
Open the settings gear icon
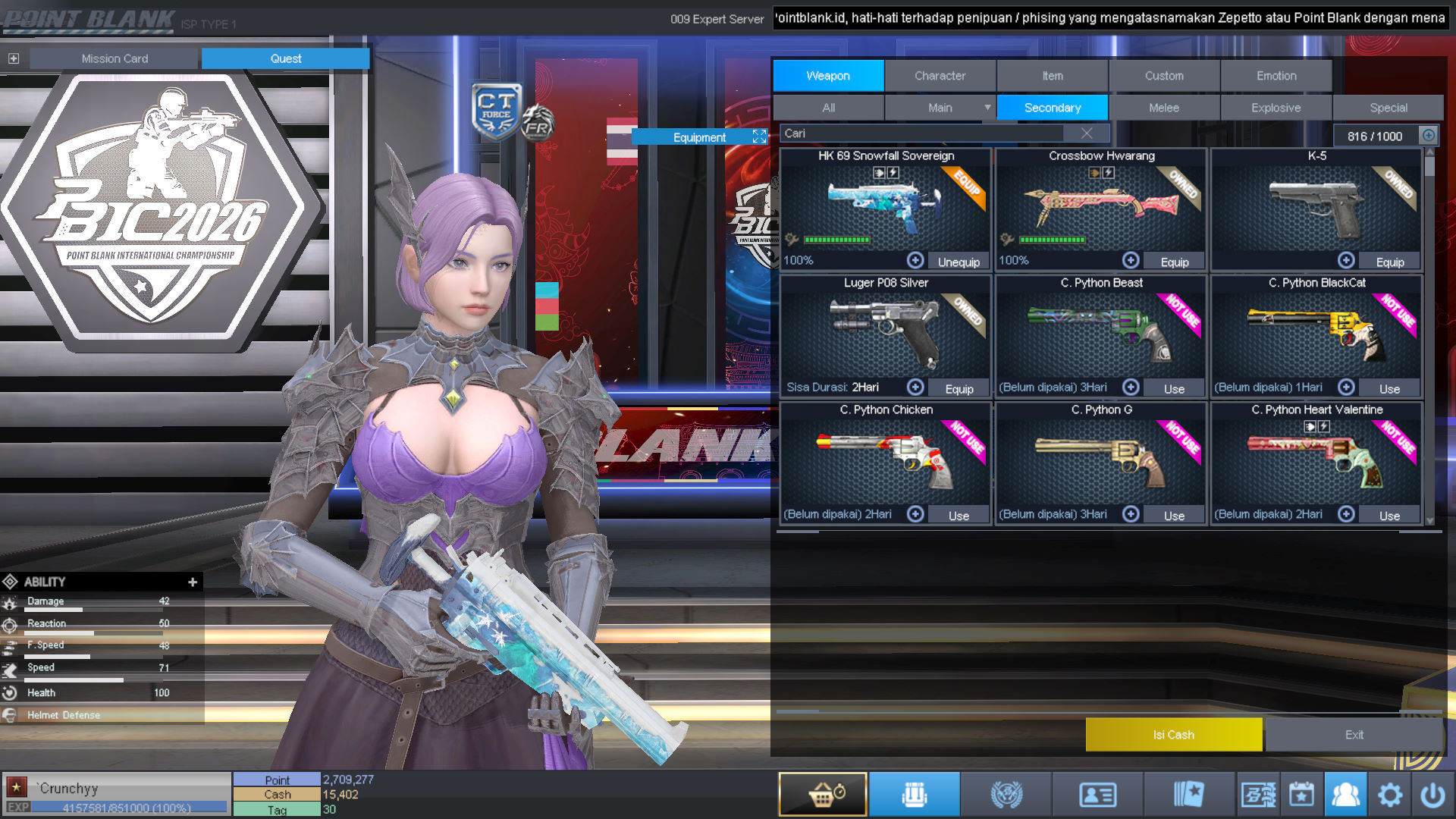coord(1389,795)
